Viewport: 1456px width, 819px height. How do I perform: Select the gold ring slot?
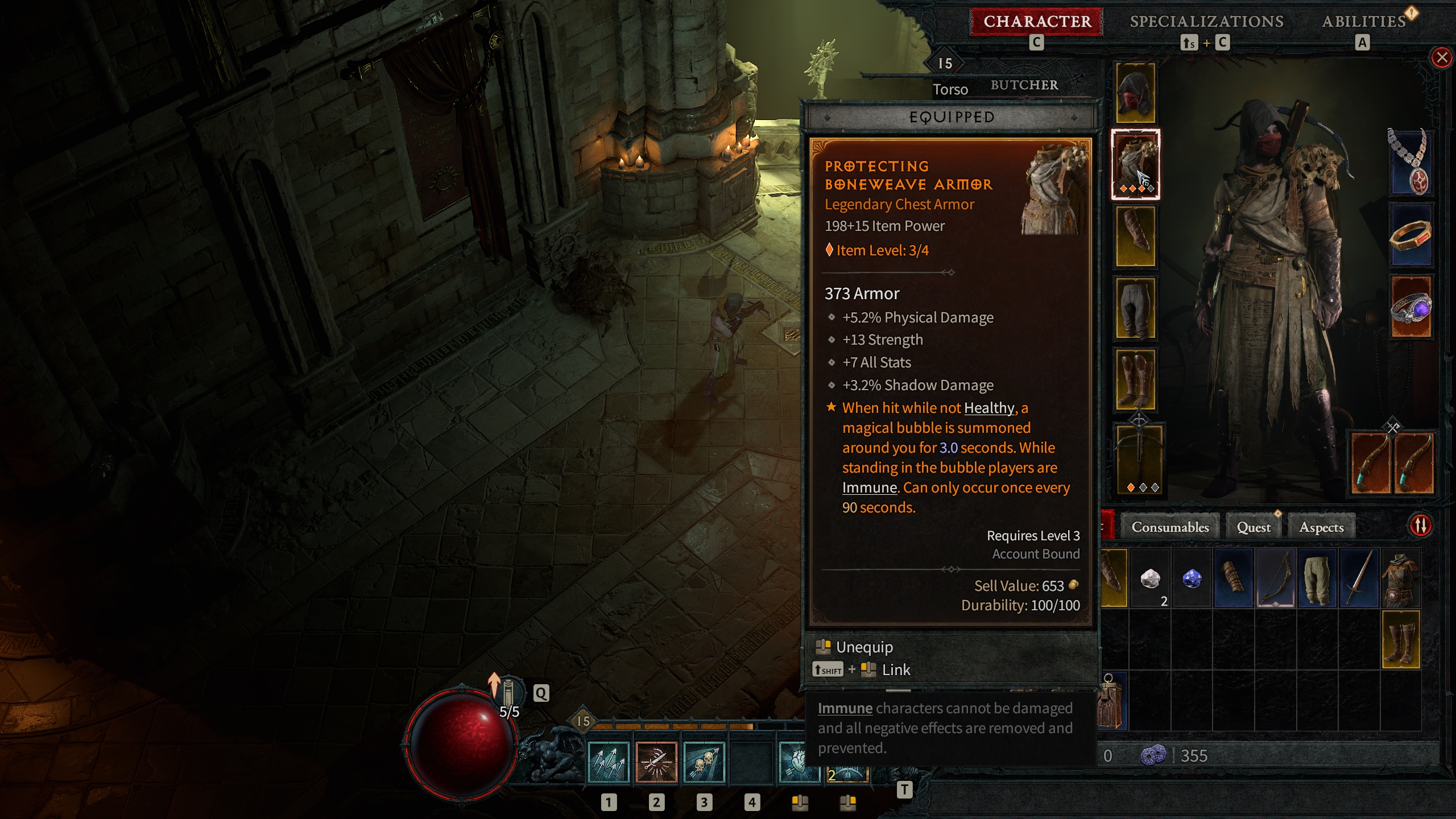pos(1411,235)
